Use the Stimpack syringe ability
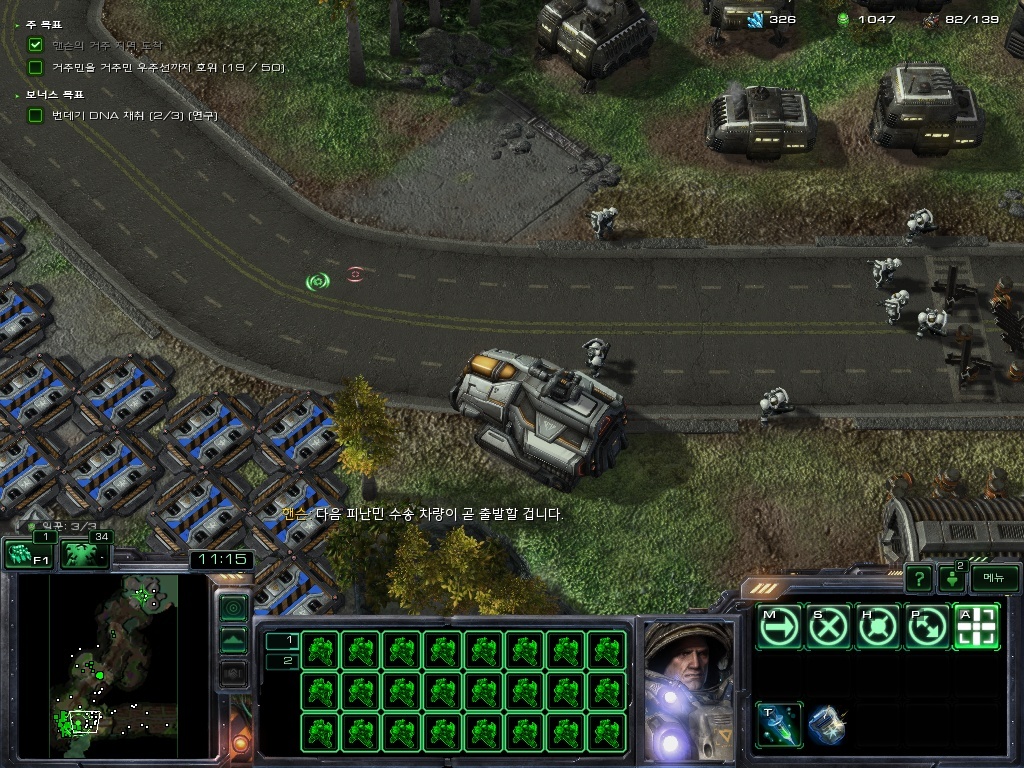1024x768 pixels. [x=779, y=725]
